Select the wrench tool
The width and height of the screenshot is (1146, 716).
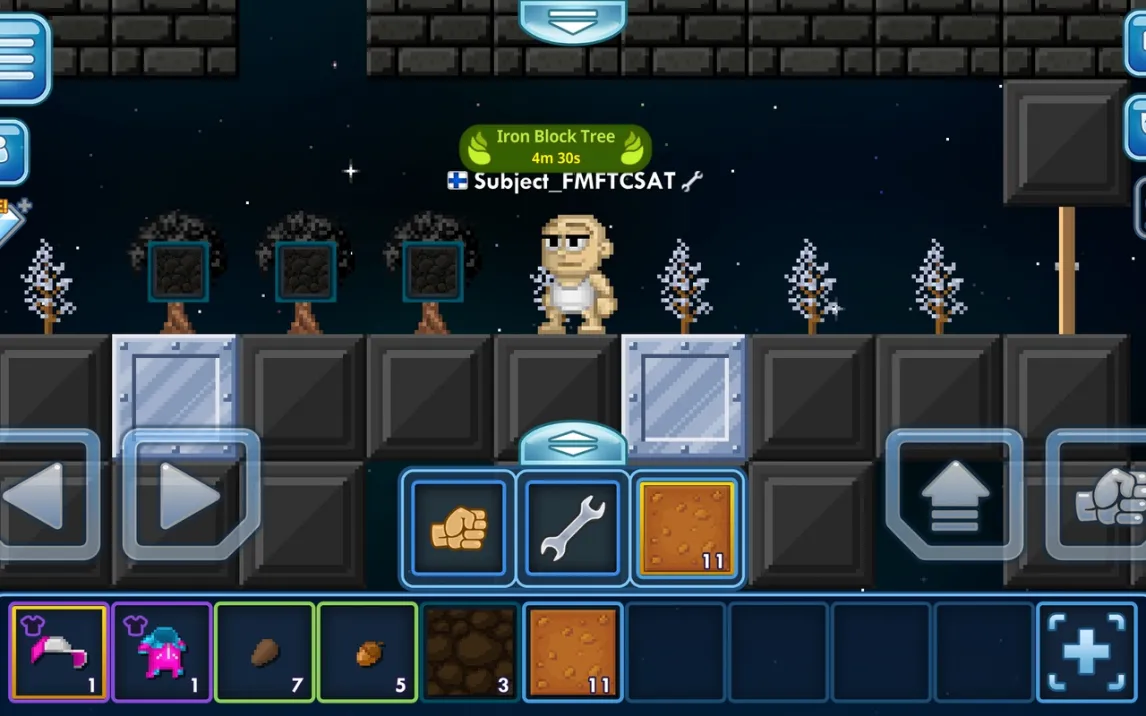573,527
